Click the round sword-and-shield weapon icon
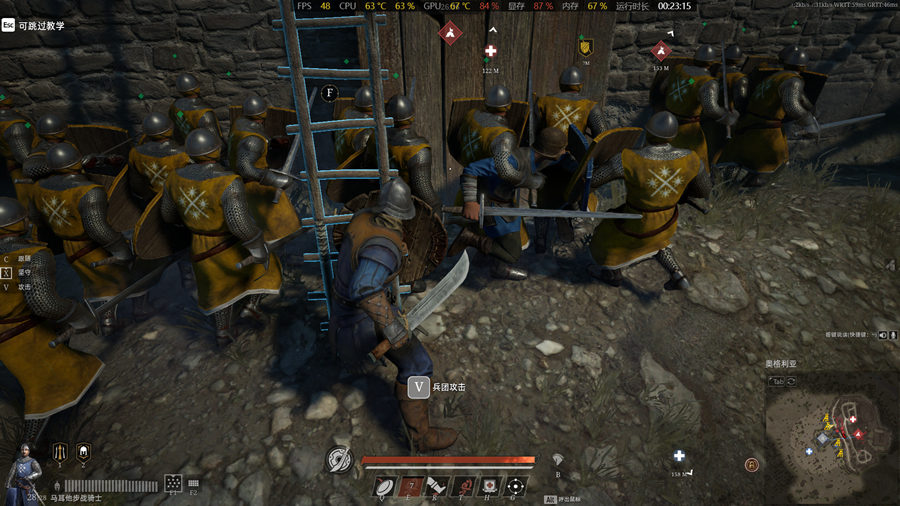The image size is (900, 506). pos(340,460)
